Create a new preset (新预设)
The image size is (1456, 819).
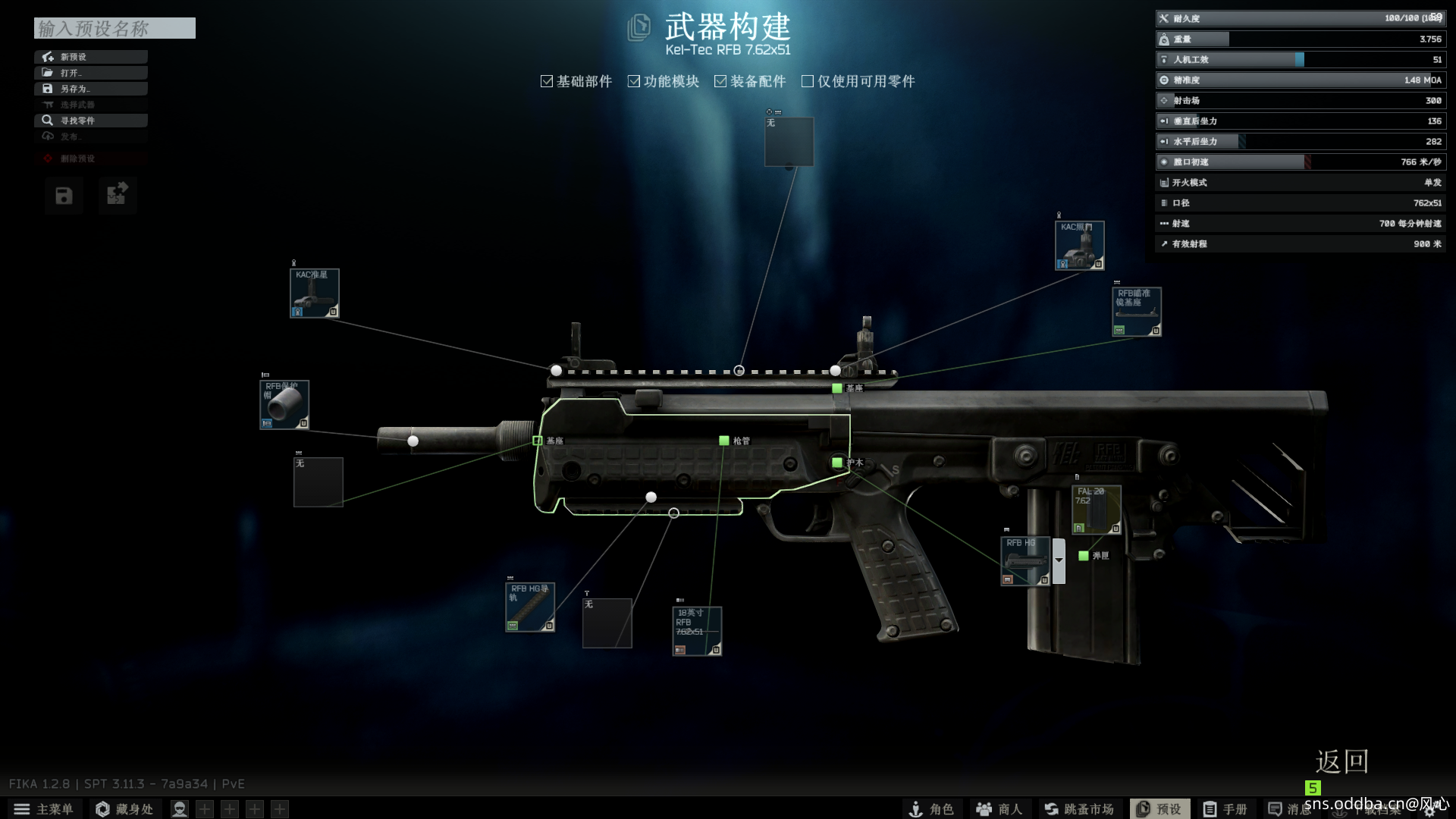click(91, 57)
